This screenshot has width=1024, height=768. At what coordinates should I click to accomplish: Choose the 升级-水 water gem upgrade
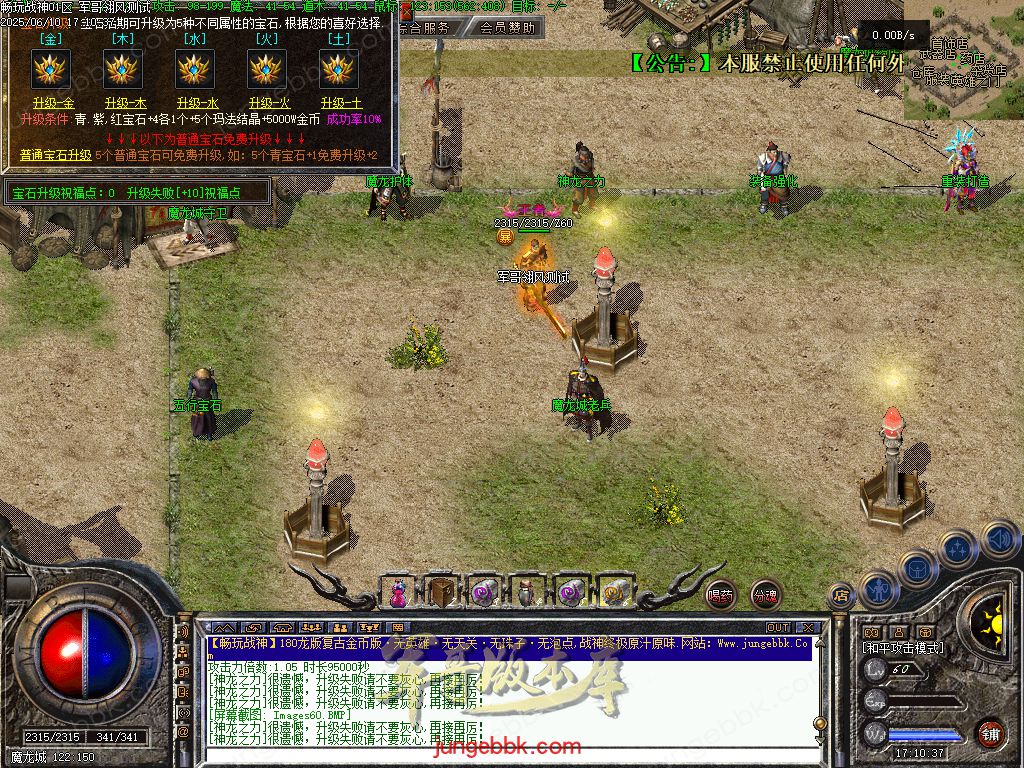coord(195,103)
